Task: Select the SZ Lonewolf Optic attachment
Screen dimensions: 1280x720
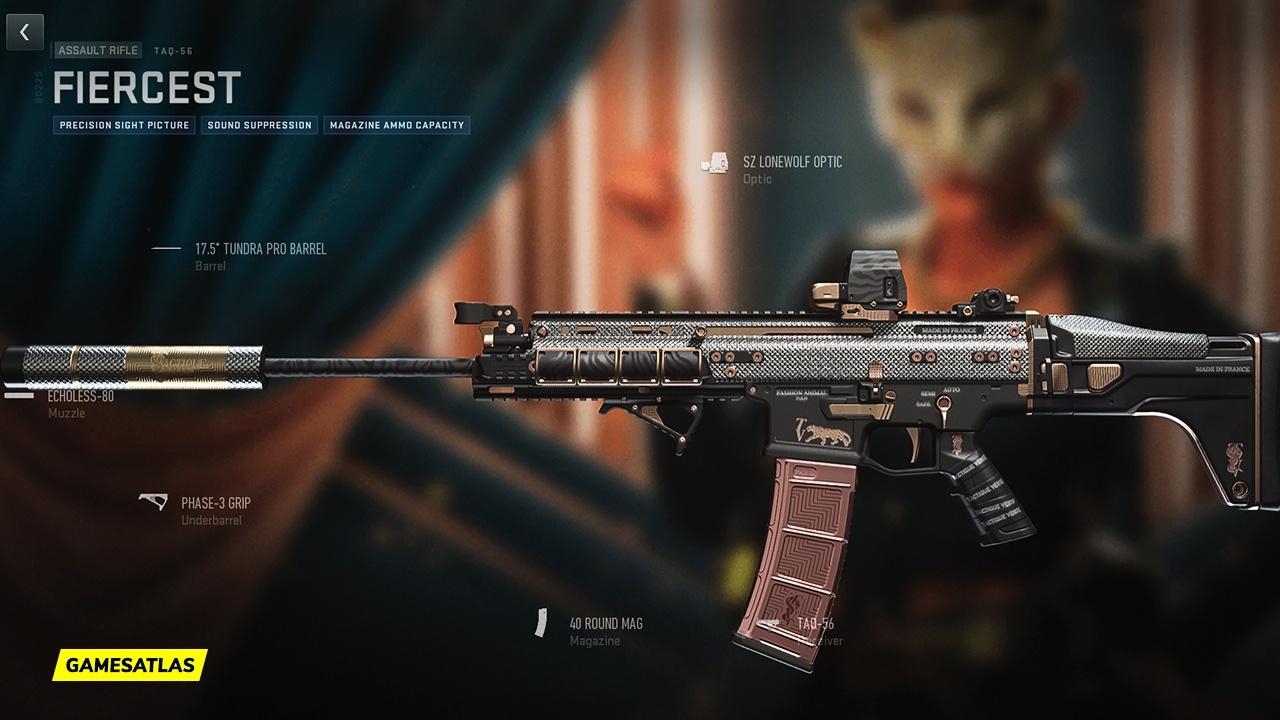Action: (791, 162)
